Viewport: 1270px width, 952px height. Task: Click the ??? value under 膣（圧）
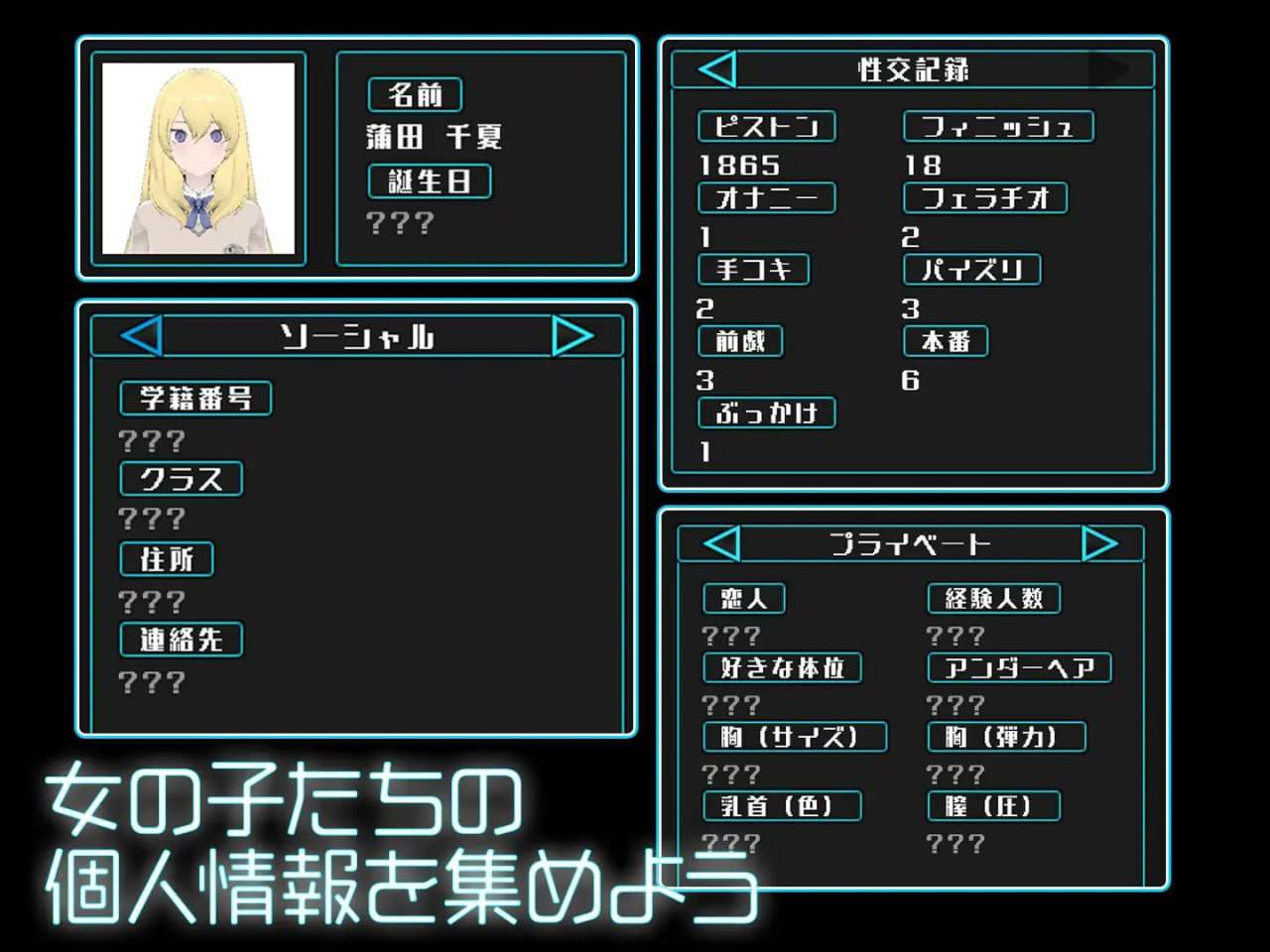click(x=953, y=843)
